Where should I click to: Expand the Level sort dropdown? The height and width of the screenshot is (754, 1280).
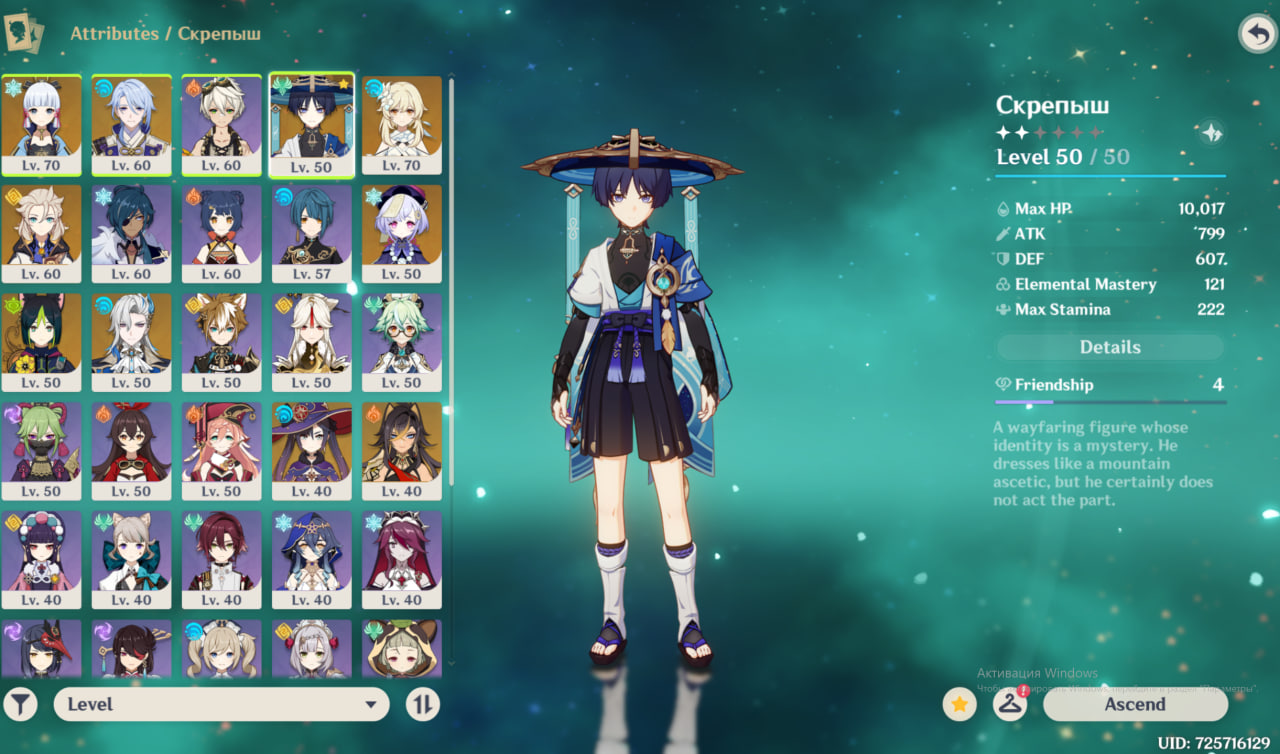pos(221,704)
